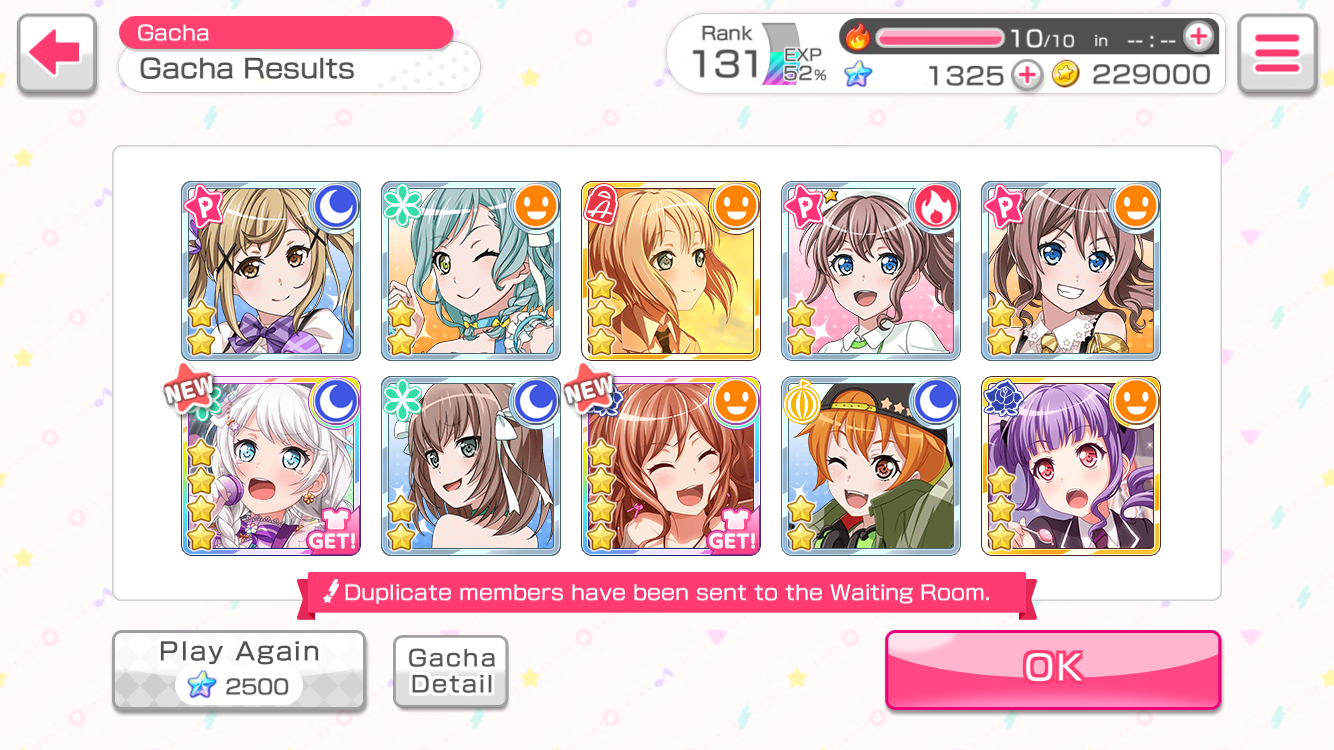Select the new card of the laughing brown-haired girl
This screenshot has height=750, width=1334.
[671, 466]
